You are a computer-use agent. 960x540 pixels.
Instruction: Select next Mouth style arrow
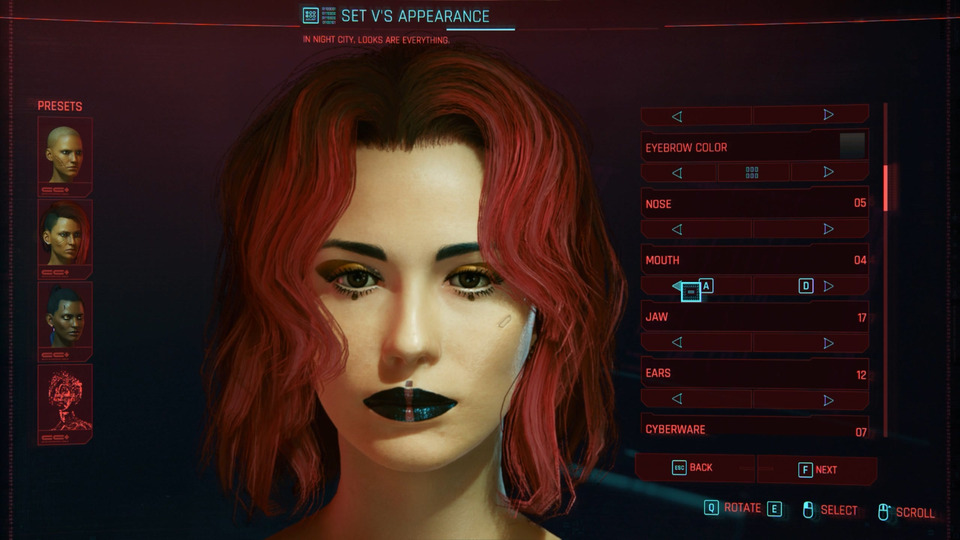pos(828,286)
